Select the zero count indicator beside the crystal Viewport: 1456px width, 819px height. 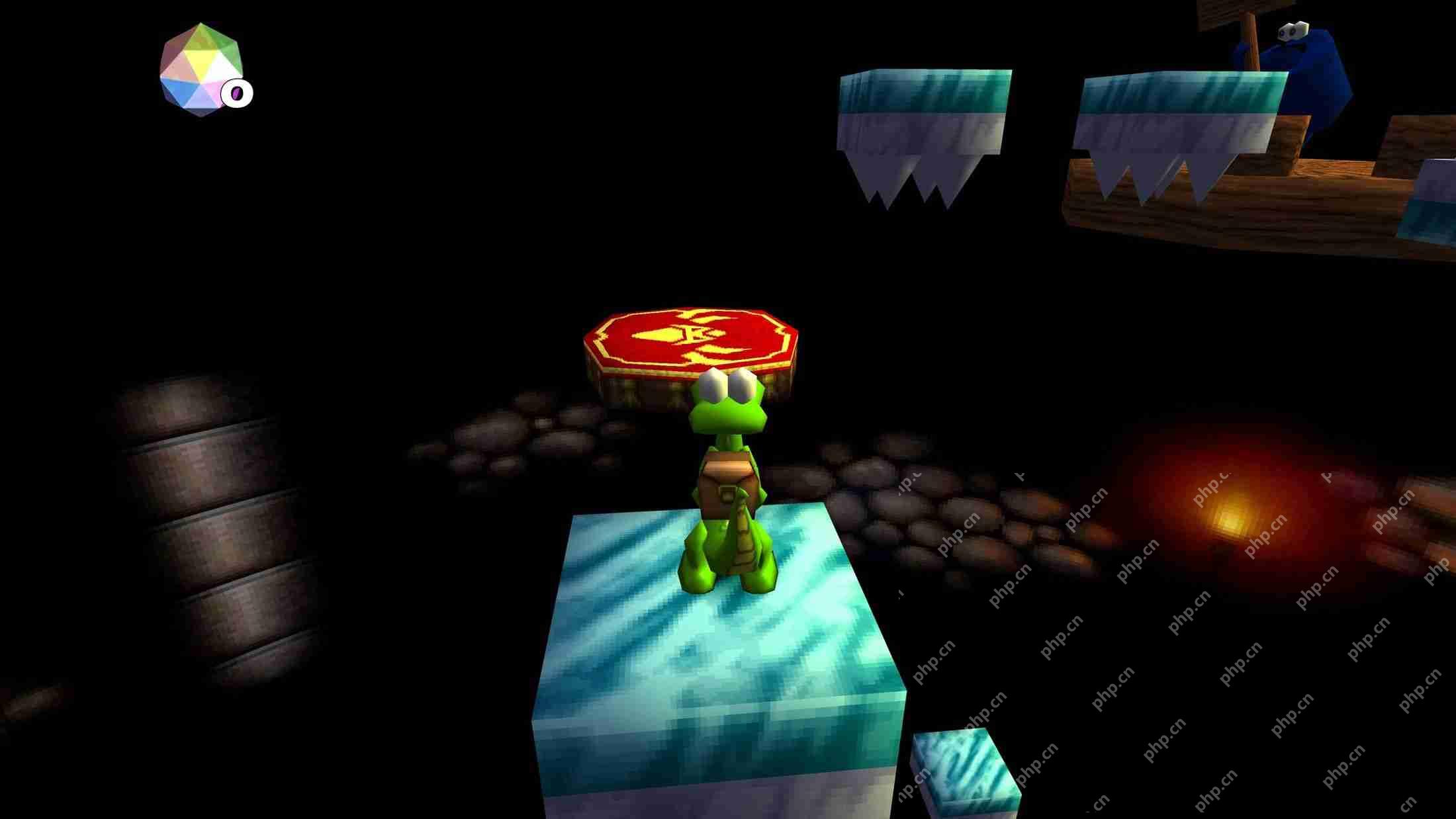click(237, 93)
